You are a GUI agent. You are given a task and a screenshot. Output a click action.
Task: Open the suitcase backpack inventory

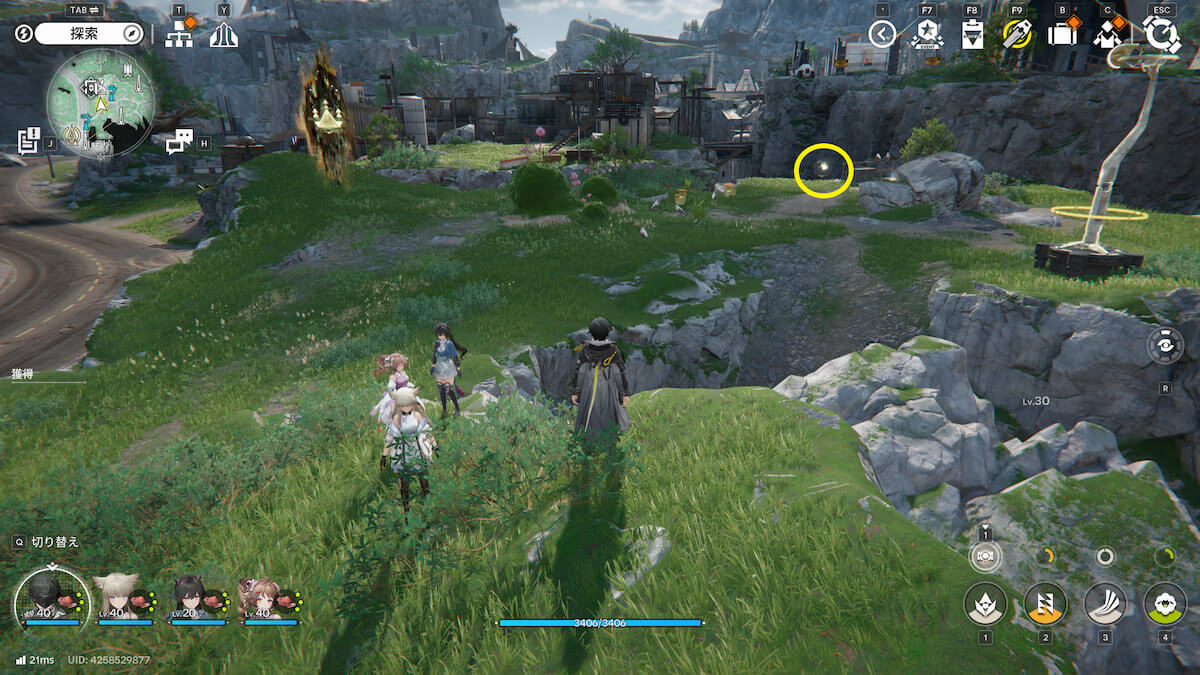coord(1062,35)
